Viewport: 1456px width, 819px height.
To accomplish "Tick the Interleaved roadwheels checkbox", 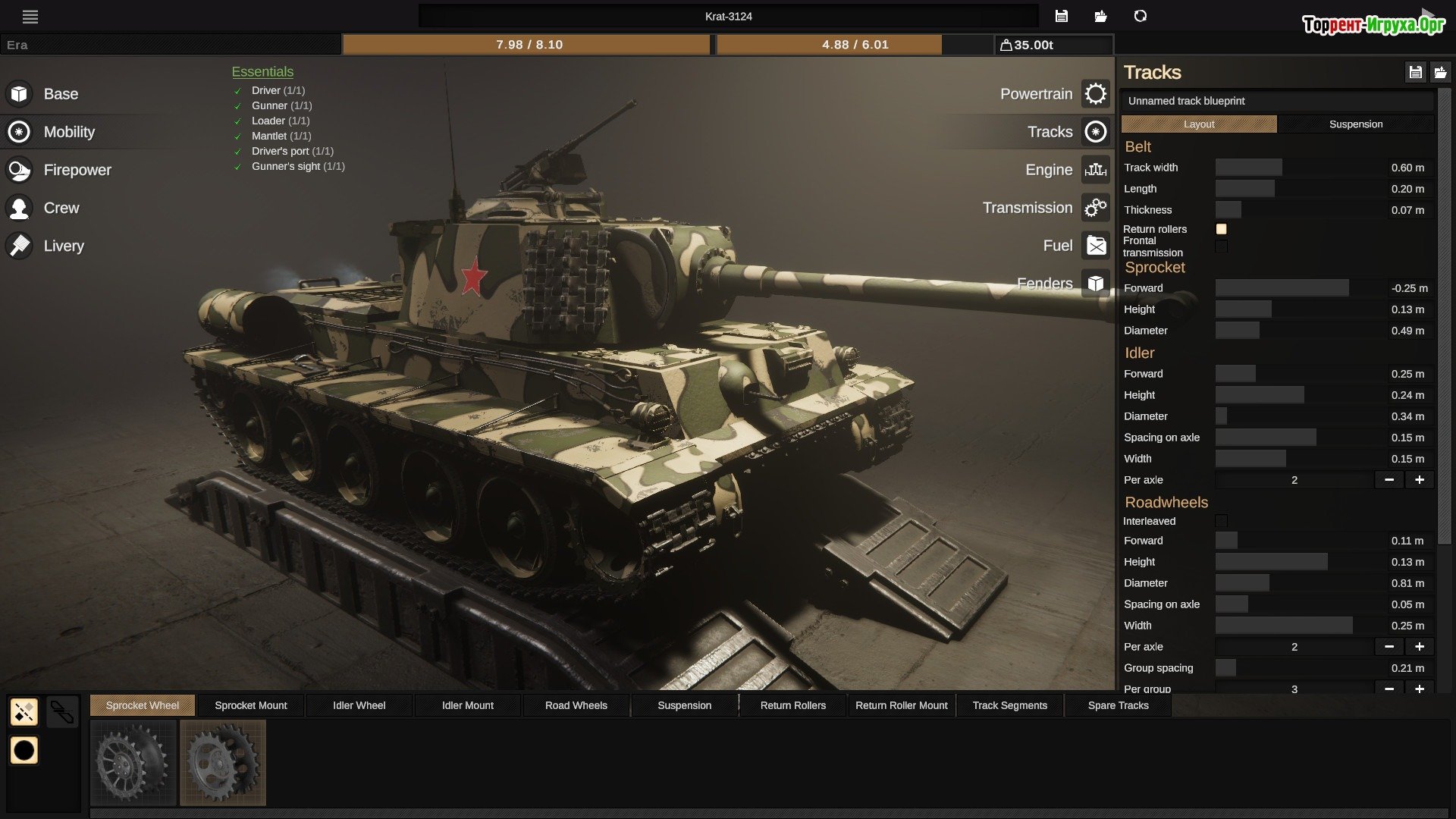I will [x=1221, y=521].
